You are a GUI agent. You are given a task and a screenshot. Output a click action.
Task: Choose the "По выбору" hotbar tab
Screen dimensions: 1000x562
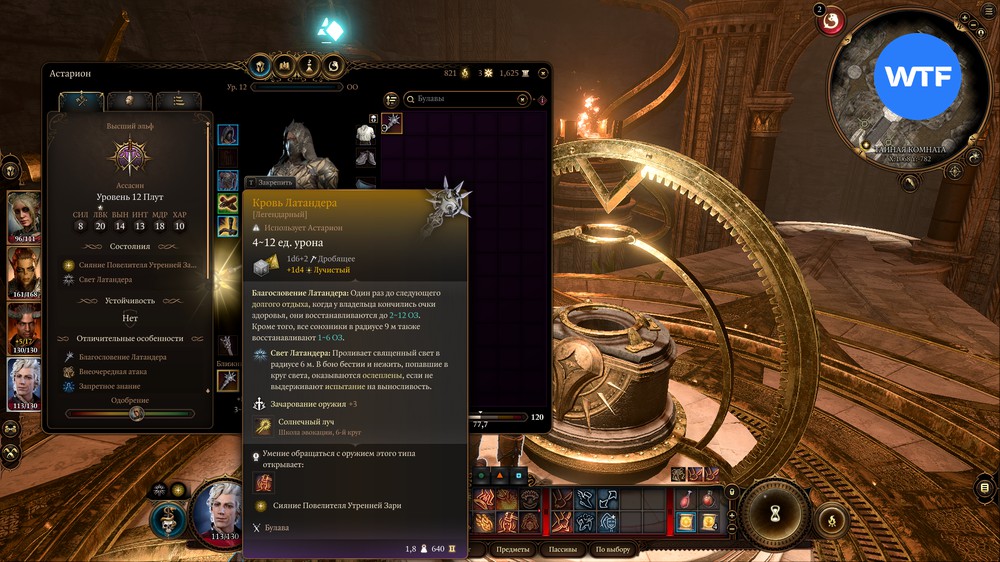[x=612, y=549]
